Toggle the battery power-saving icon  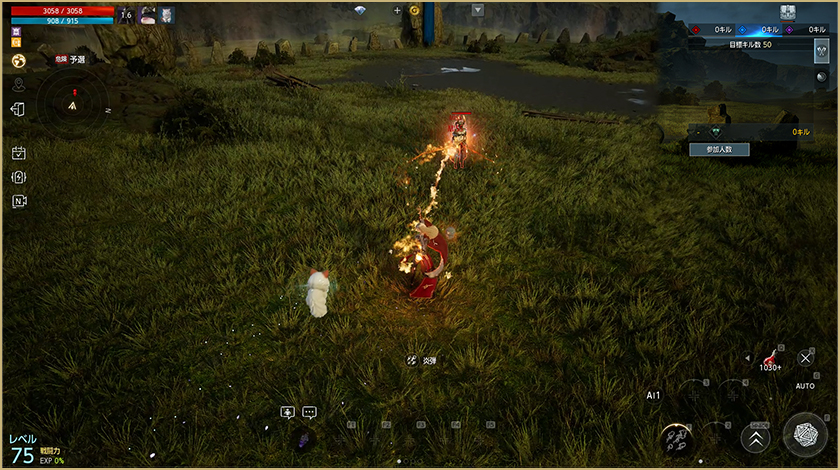pos(18,177)
